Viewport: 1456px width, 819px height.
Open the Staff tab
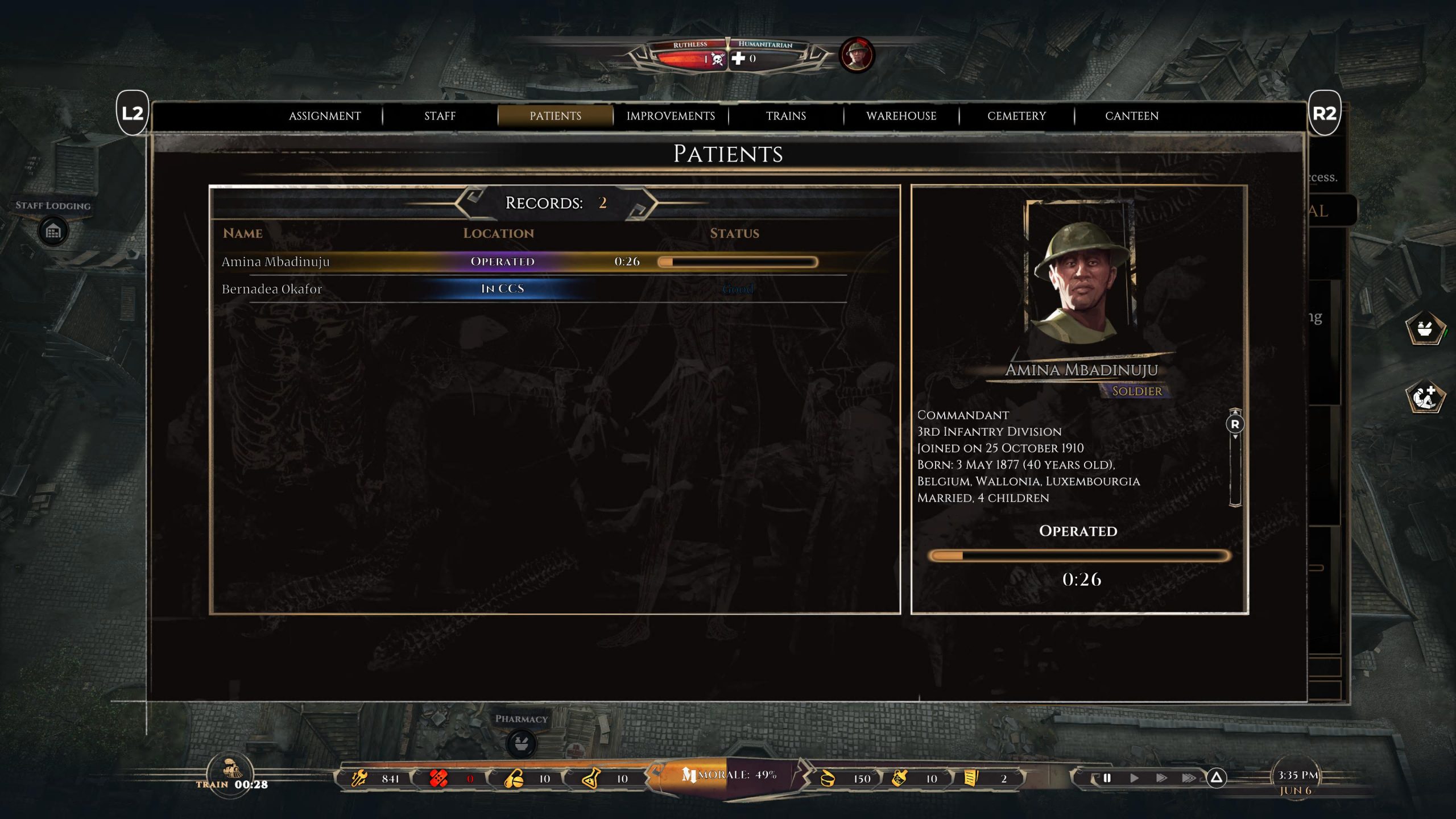coord(440,116)
